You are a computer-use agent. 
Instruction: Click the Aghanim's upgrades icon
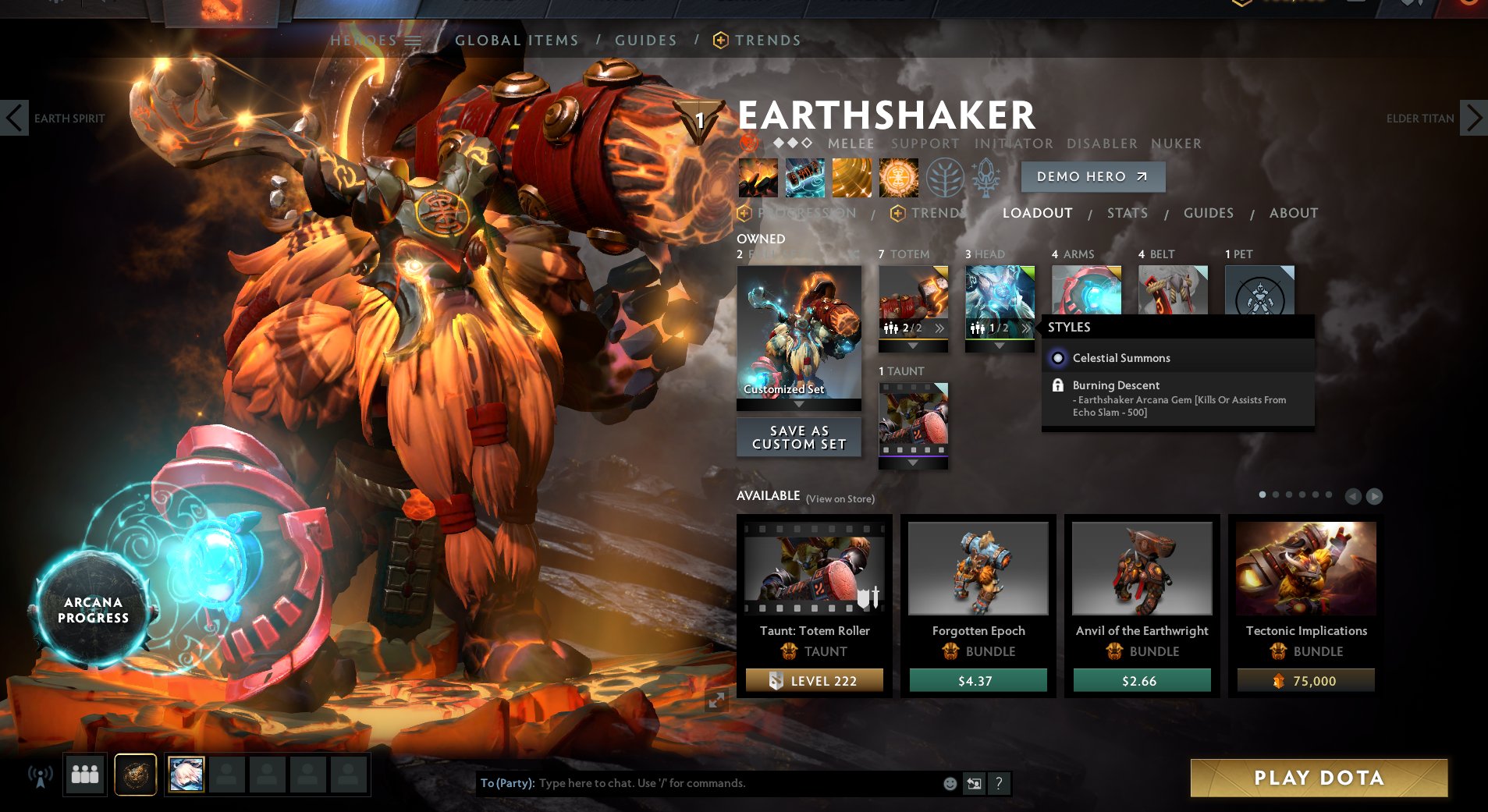click(985, 177)
